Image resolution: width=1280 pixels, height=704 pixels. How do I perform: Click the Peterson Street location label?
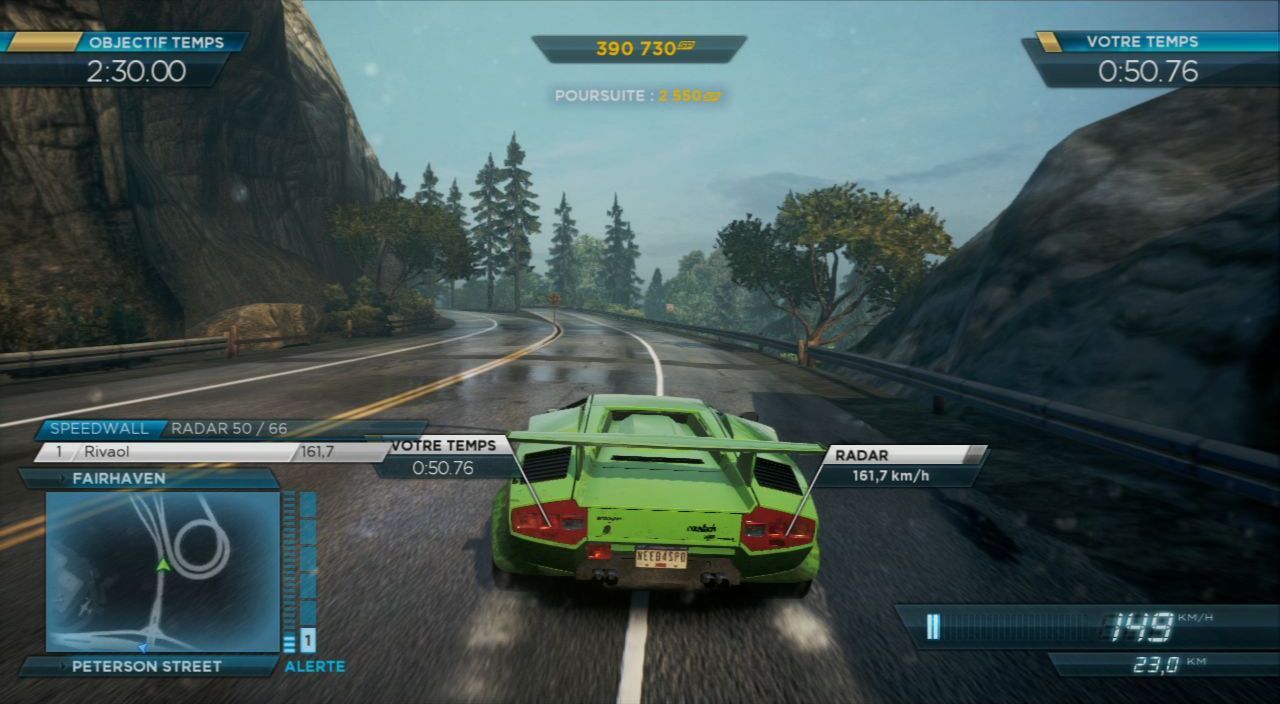148,666
